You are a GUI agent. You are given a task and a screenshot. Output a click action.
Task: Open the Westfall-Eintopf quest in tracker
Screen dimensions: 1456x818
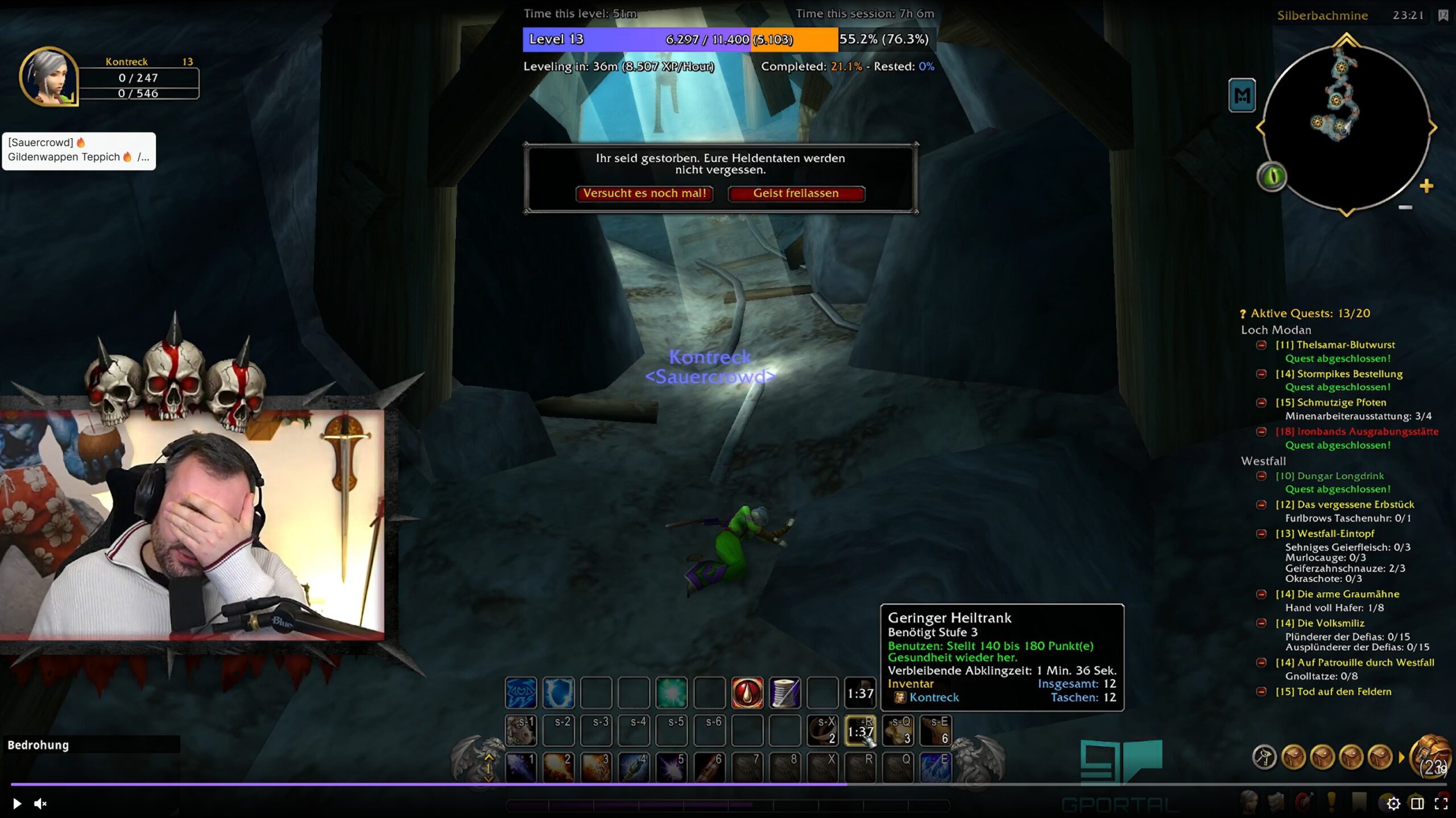[1325, 534]
